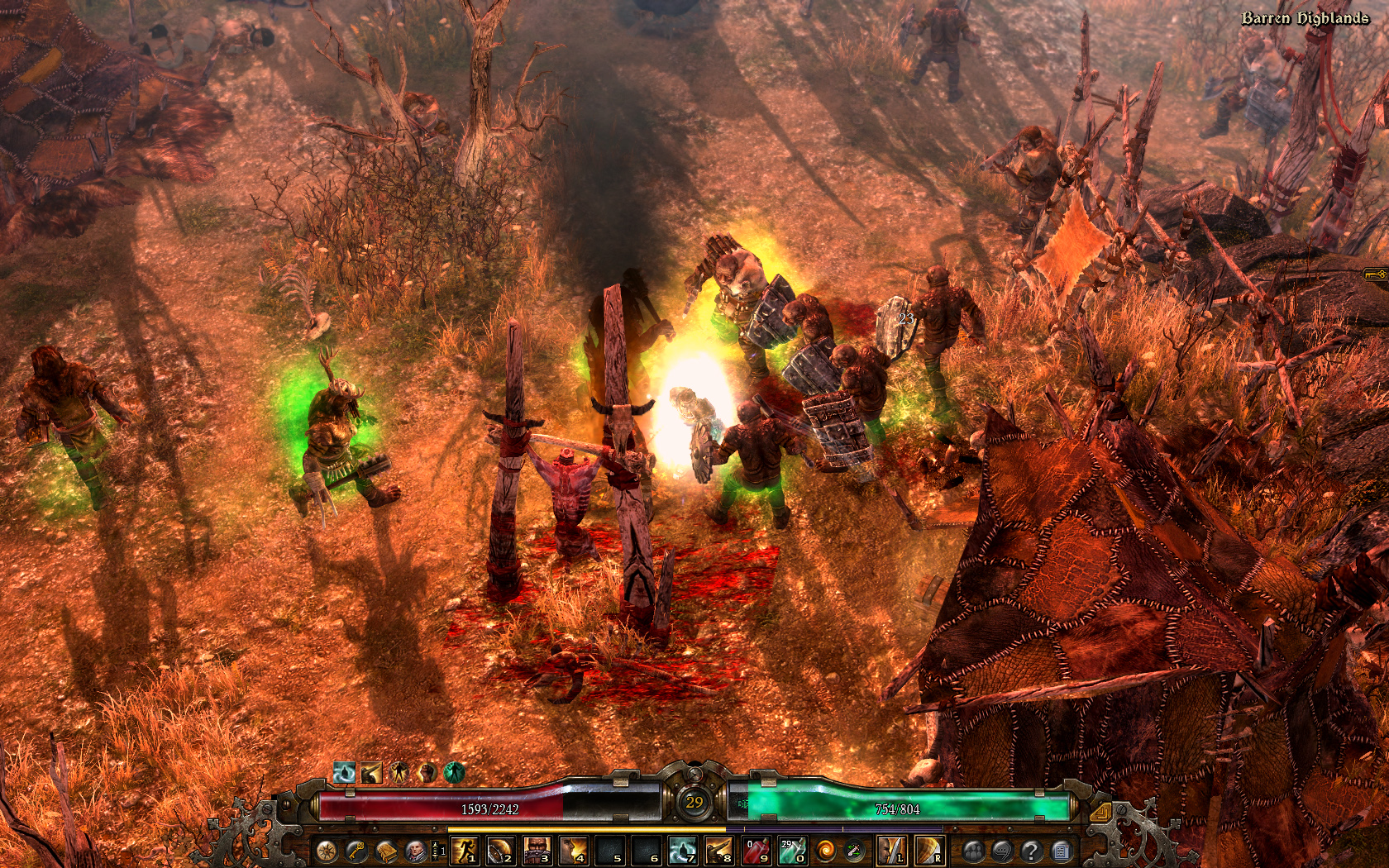Open the multiplayer group people button
Image resolution: width=1389 pixels, height=868 pixels.
[x=973, y=850]
